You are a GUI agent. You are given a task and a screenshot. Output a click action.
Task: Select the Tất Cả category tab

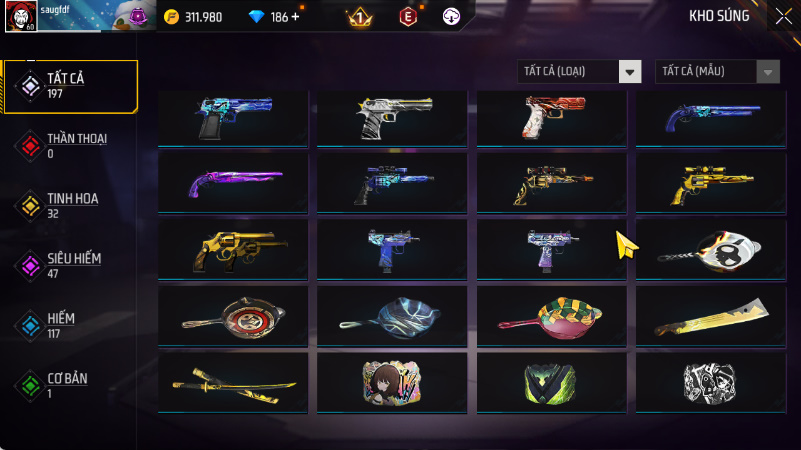click(x=68, y=85)
